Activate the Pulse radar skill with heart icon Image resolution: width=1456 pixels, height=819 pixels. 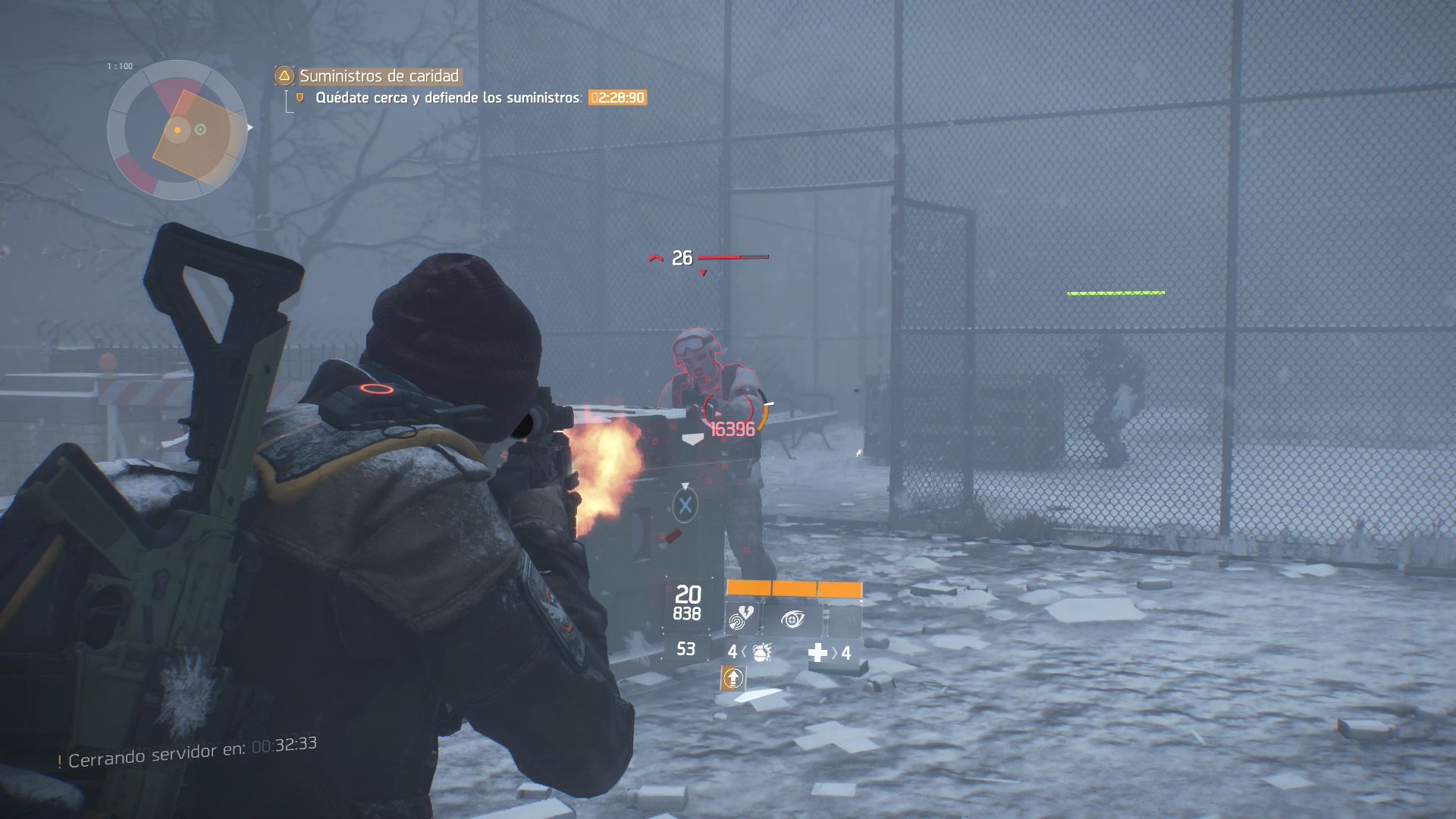(x=742, y=619)
